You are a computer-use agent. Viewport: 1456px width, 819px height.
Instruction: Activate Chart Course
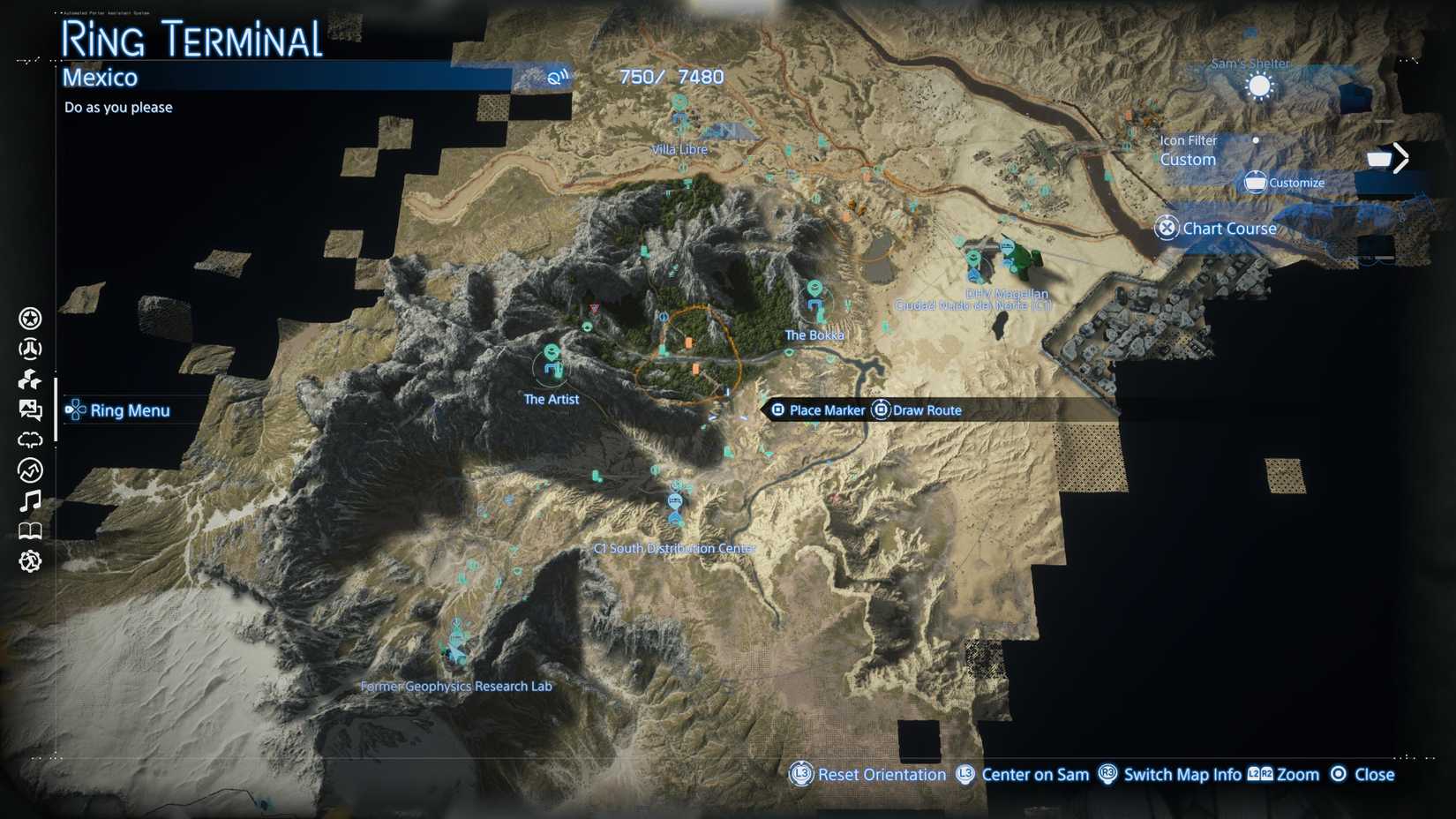[1217, 228]
